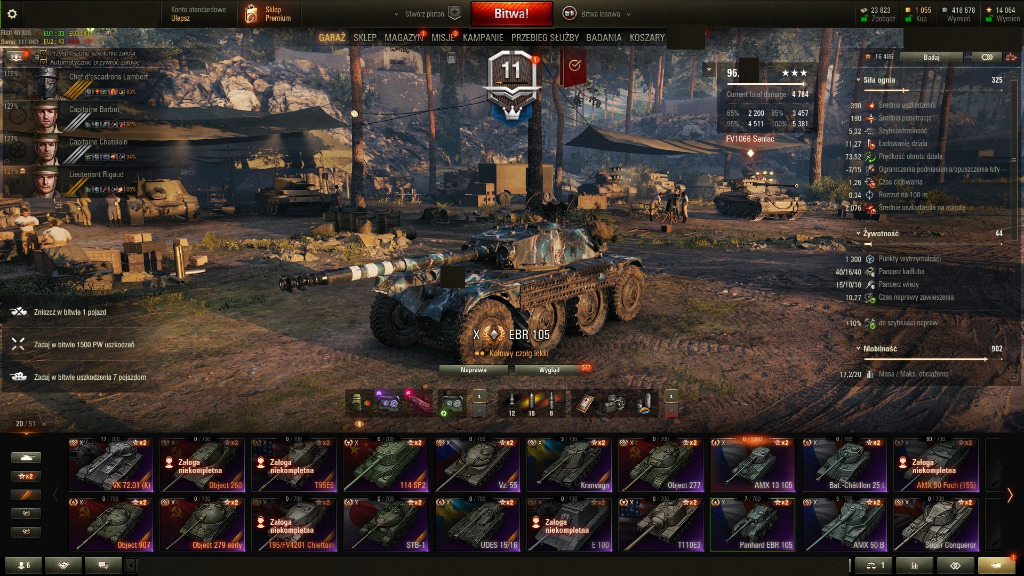Image resolution: width=1024 pixels, height=576 pixels.
Task: Click the Naprawa repair button
Action: pyautogui.click(x=474, y=369)
